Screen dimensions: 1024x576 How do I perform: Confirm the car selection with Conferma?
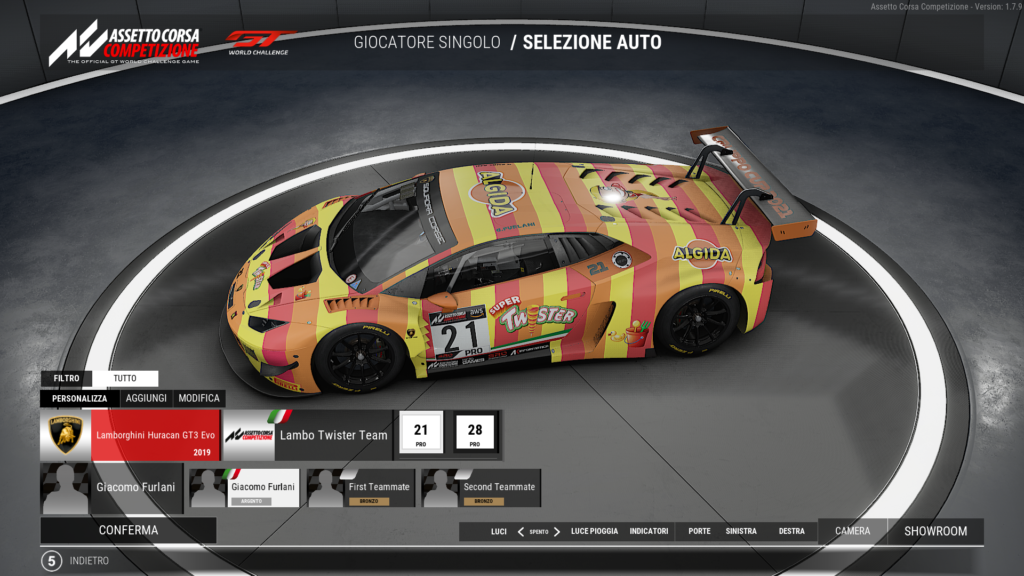tap(128, 530)
